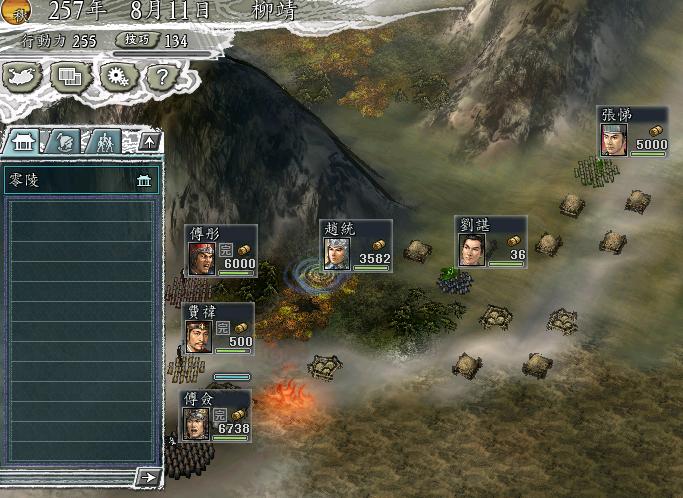This screenshot has height=498, width=683.
Task: Select the 劉諶 unit with 36 troops
Action: (490, 241)
